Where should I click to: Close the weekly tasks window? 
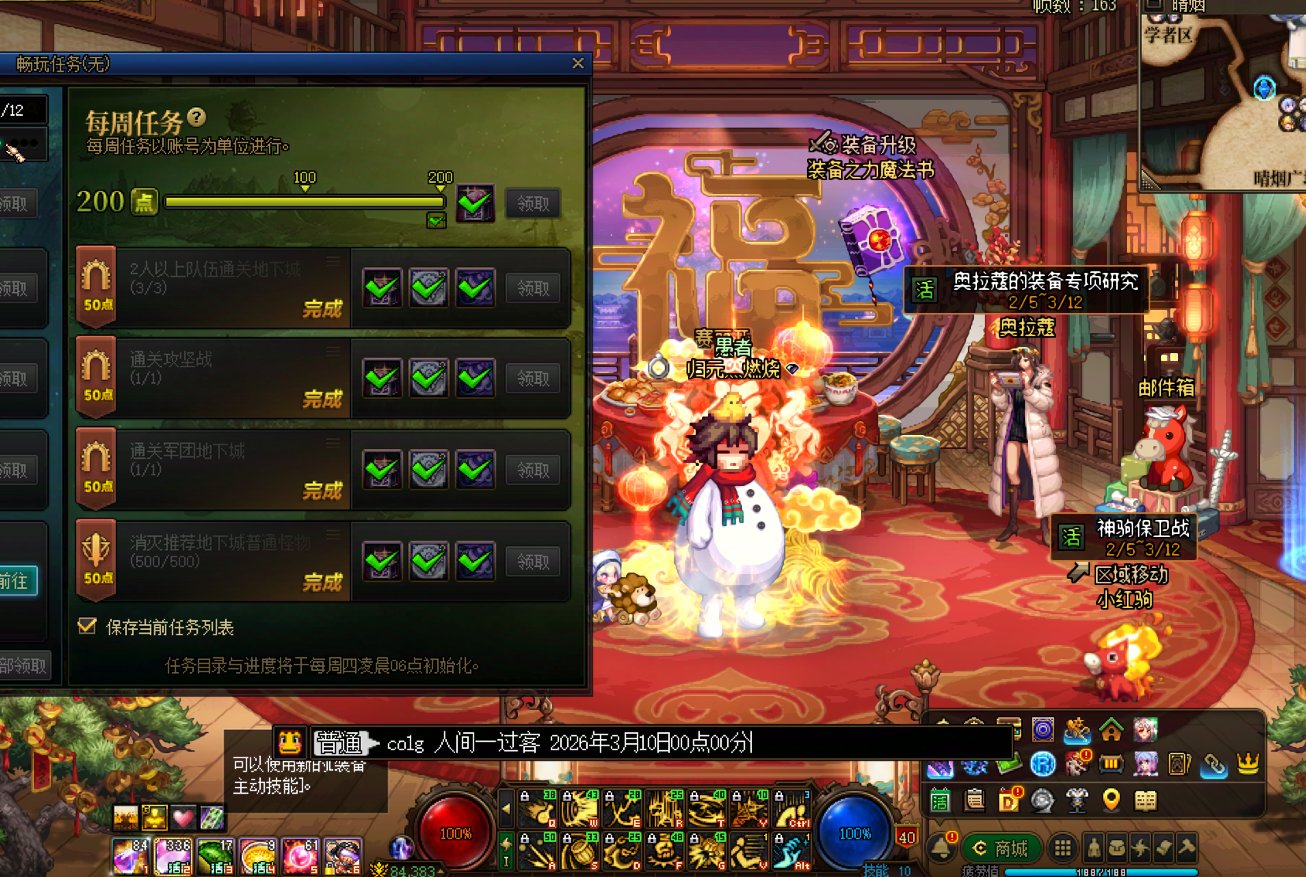(577, 63)
